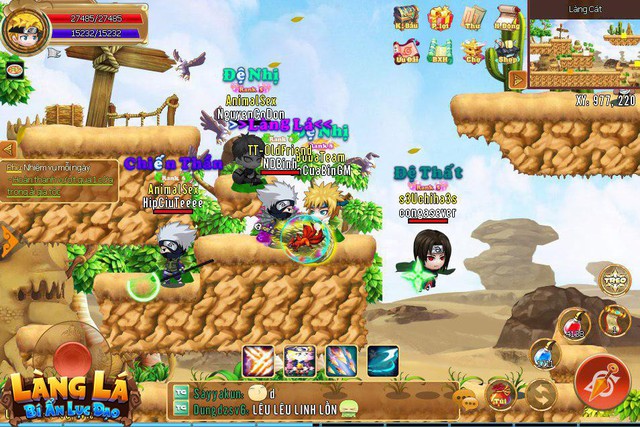Open the Túi bag inventory
Screen dimensions: 640x427
click(499, 393)
